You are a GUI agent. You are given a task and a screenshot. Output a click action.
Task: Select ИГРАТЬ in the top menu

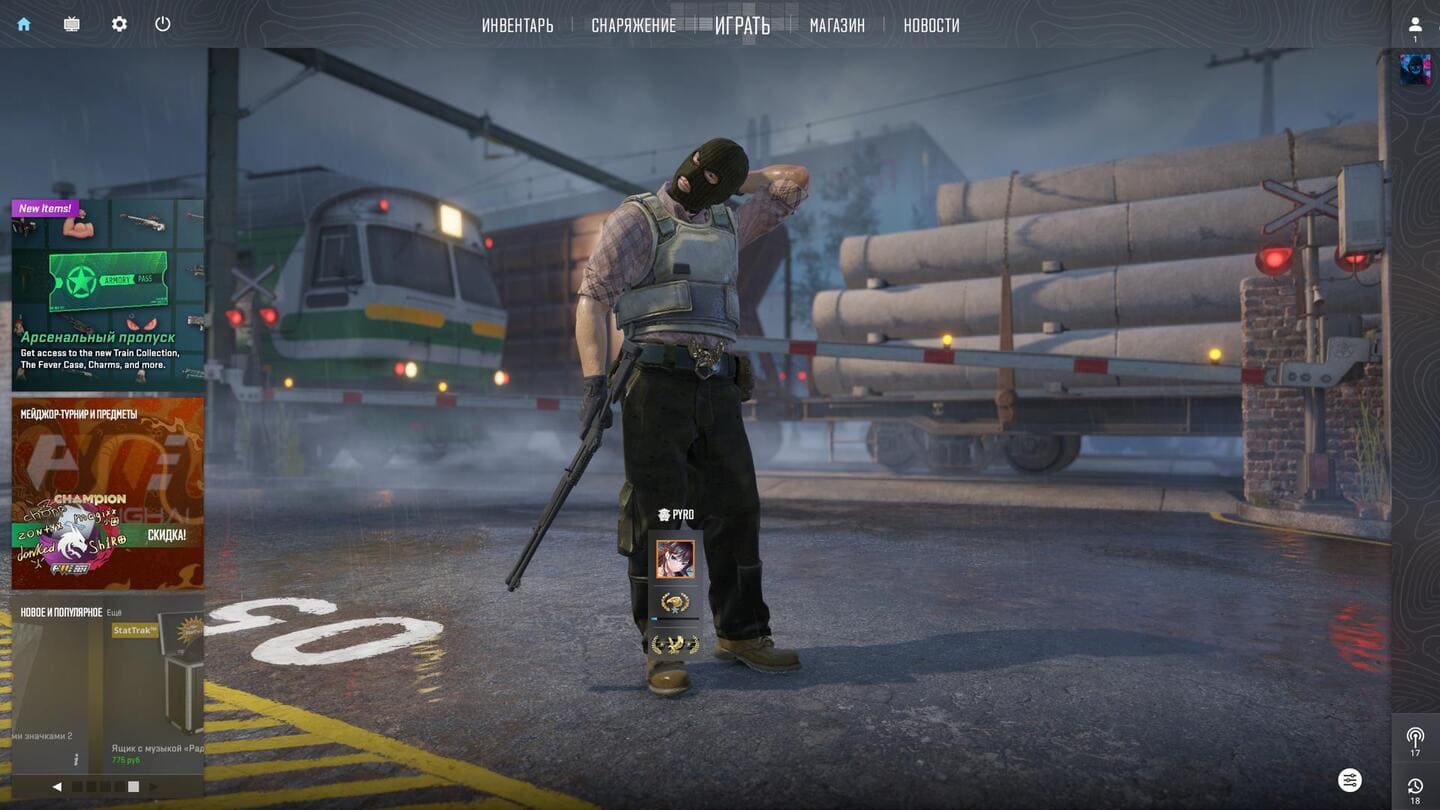pos(742,26)
